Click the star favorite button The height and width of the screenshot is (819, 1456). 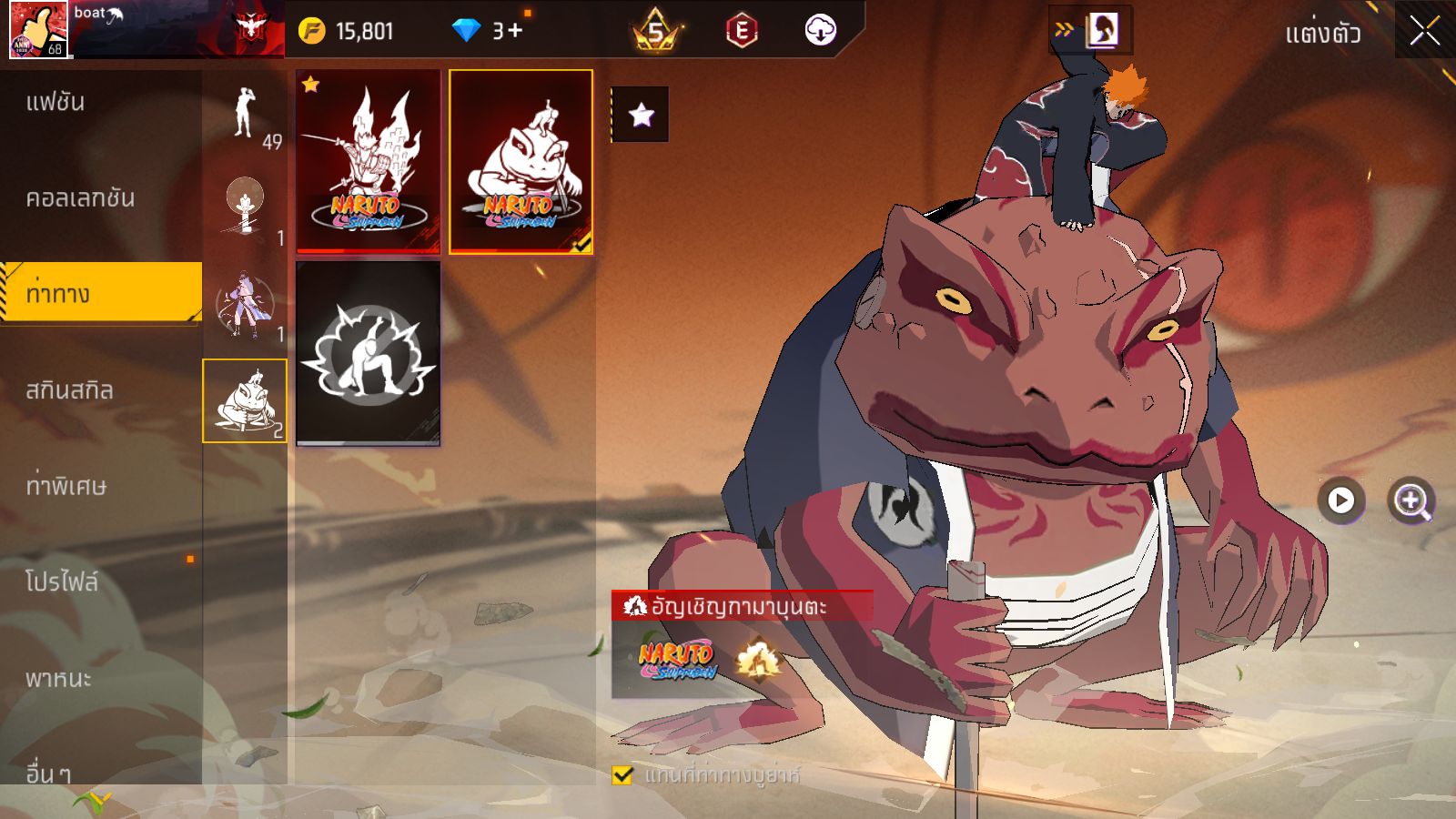pos(641,115)
